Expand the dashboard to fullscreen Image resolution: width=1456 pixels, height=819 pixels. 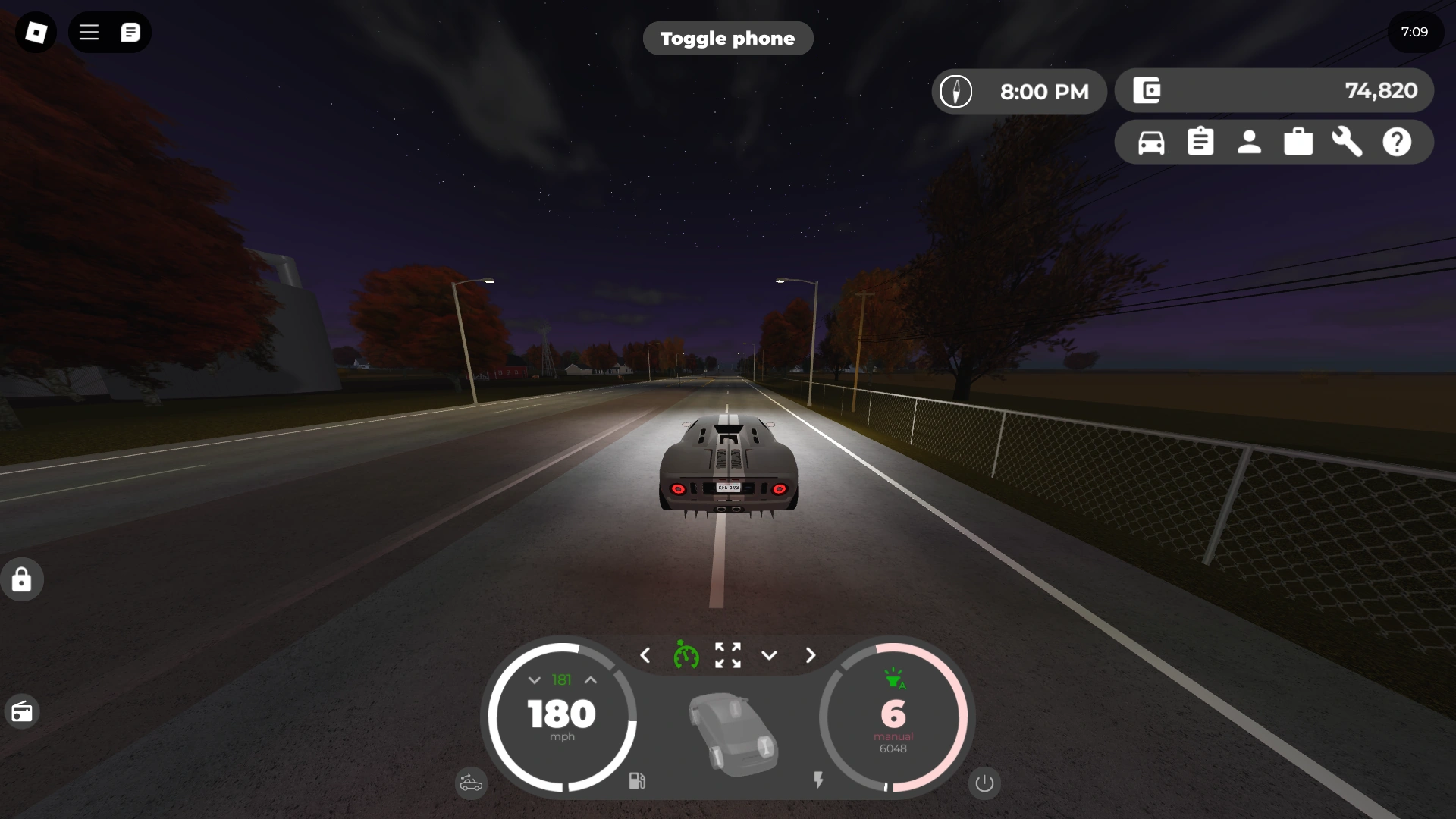coord(728,655)
